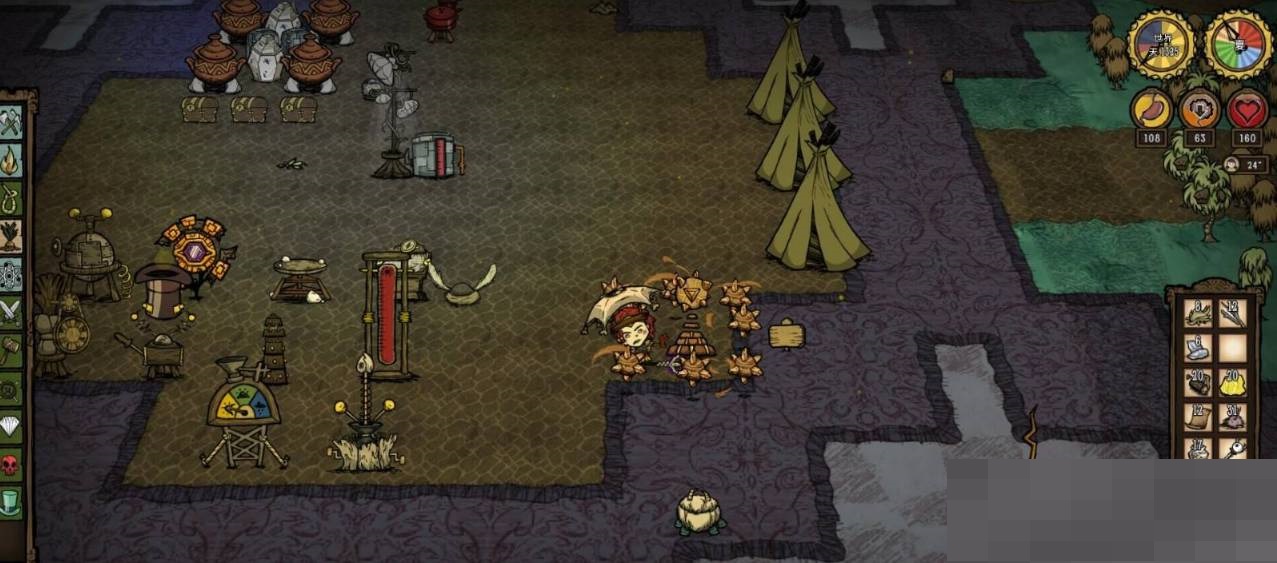The width and height of the screenshot is (1277, 563).
Task: Select the crafting tab with white diamond icon
Action: click(x=11, y=426)
